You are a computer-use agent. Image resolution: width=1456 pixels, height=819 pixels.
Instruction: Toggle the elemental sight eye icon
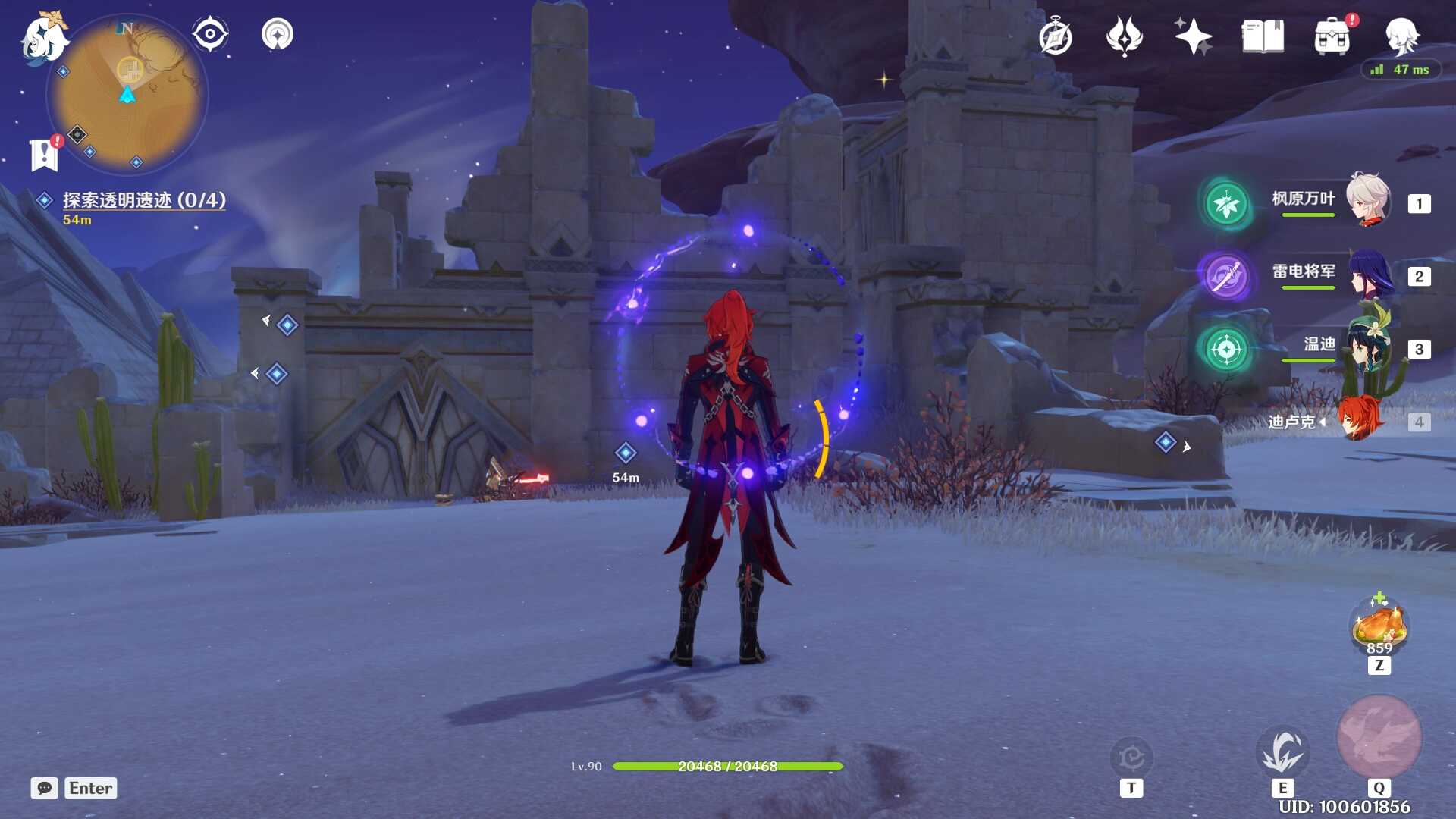tap(210, 34)
